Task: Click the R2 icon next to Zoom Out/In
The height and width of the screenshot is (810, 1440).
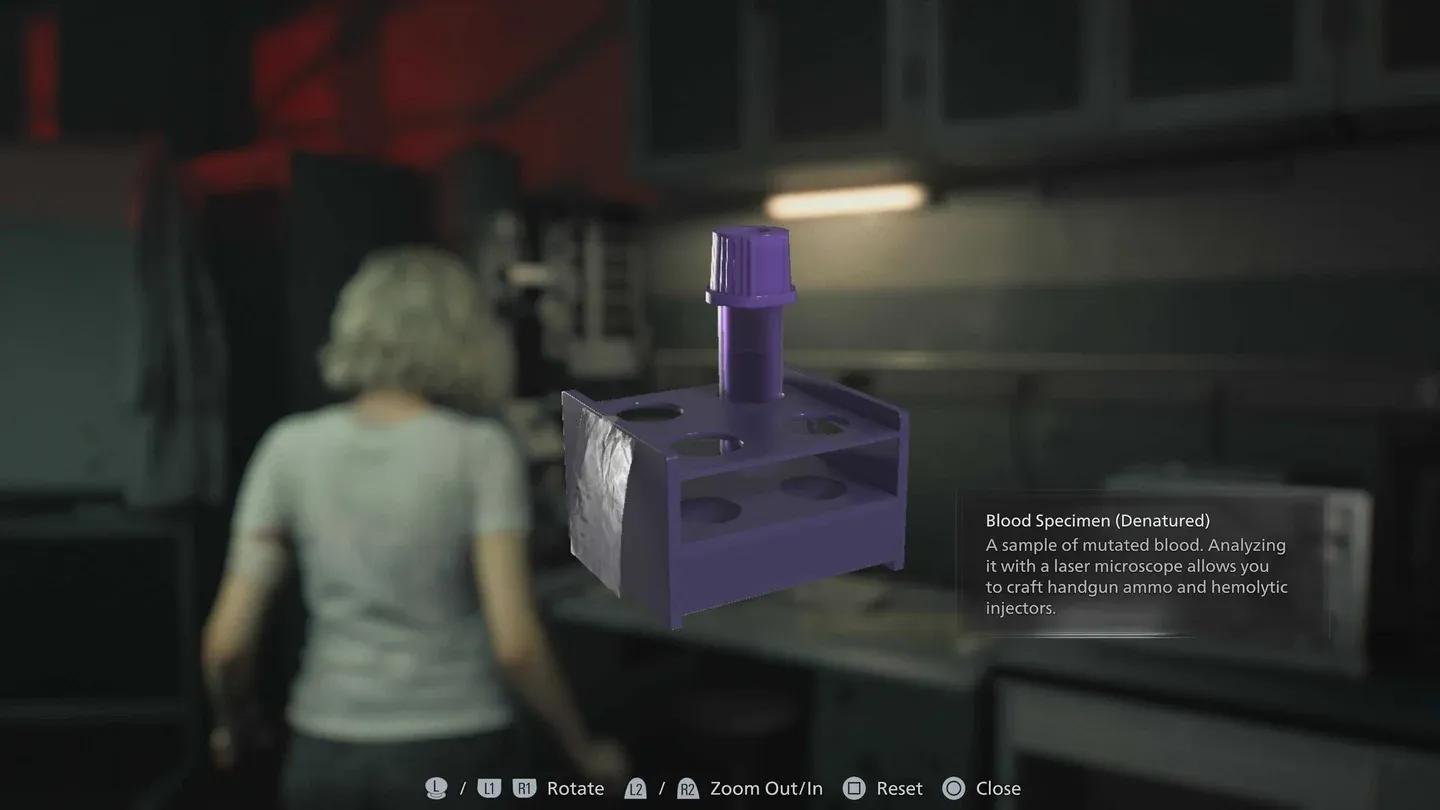Action: [687, 788]
